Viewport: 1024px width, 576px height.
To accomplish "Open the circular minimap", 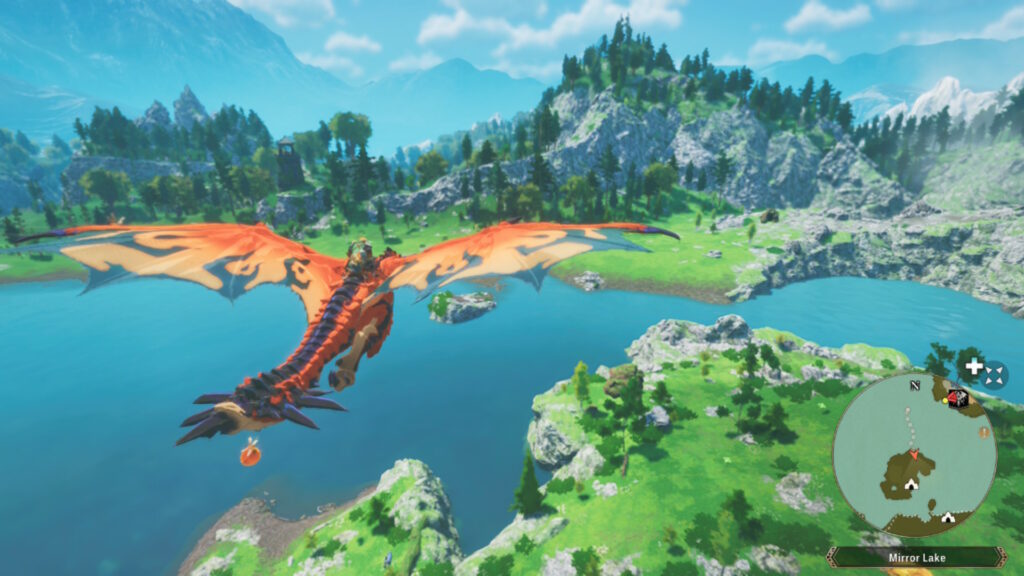I will (x=913, y=455).
